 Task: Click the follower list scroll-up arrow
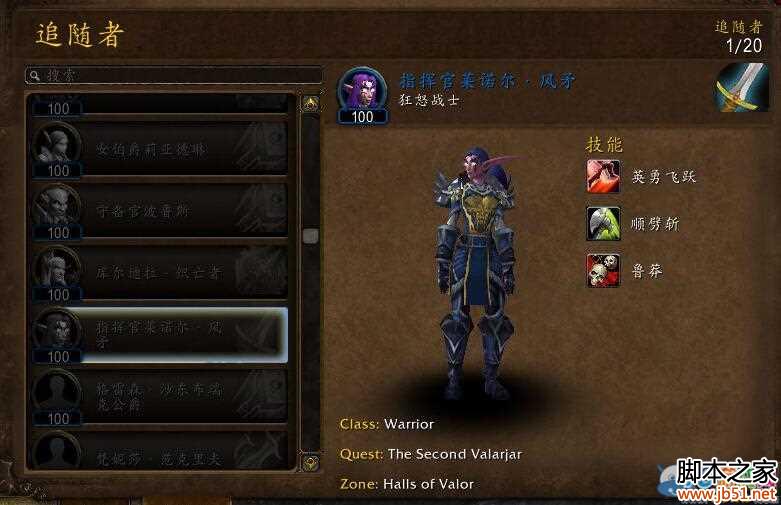click(310, 103)
